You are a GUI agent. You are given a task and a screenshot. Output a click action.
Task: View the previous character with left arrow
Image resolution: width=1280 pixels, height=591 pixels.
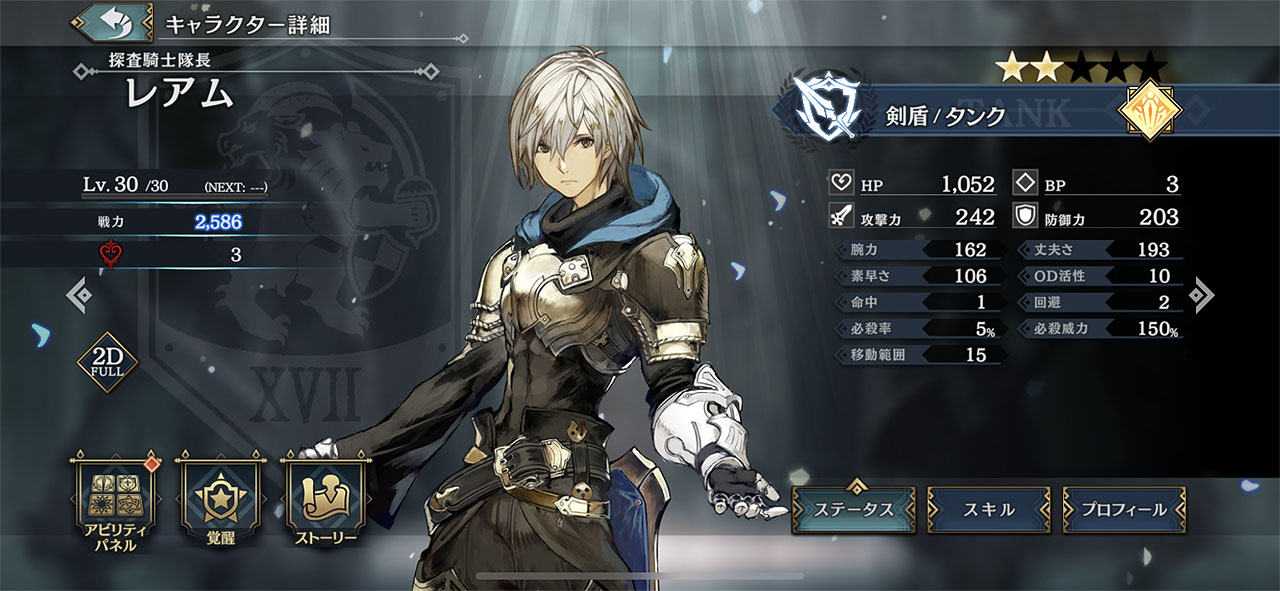tap(79, 294)
